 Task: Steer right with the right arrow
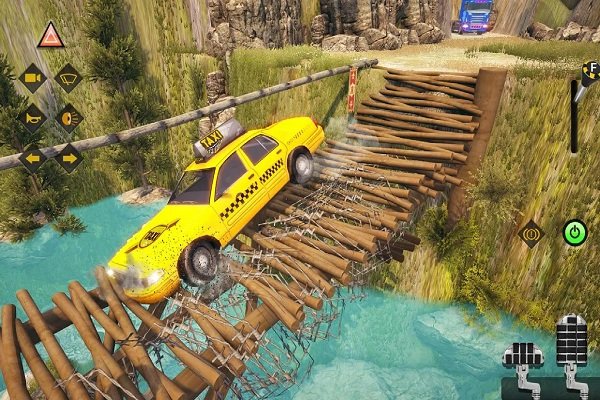pyautogui.click(x=68, y=157)
